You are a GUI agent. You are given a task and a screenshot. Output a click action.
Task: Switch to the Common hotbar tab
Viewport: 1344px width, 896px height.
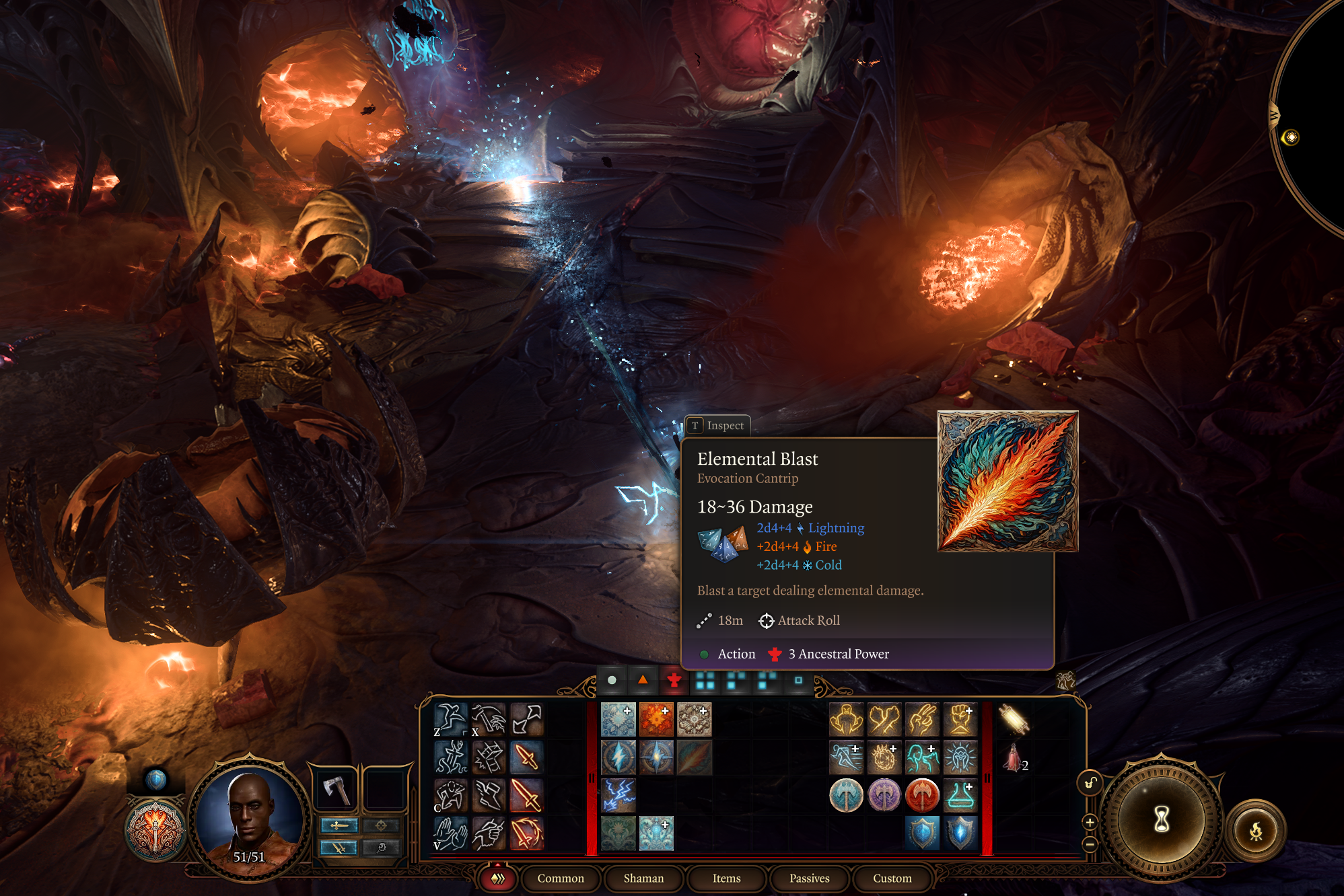[560, 878]
